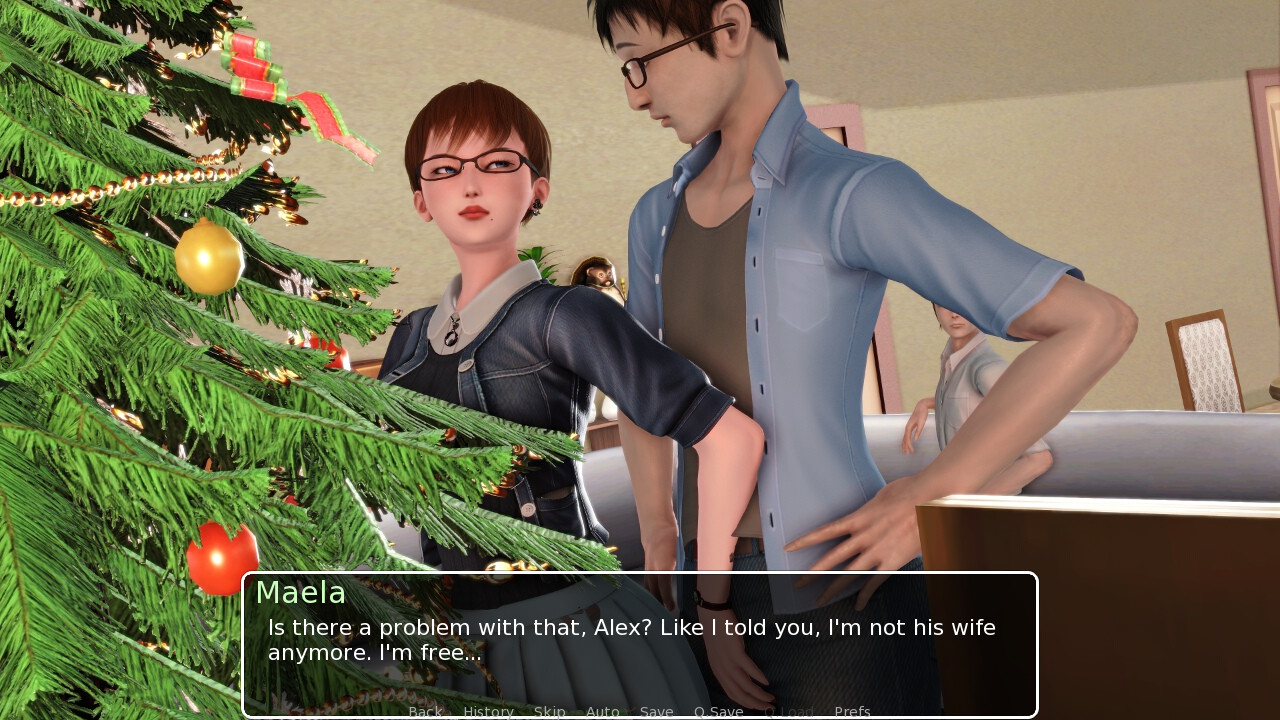This screenshot has height=720, width=1280.
Task: Click the gold ornament on the tree
Action: 207,258
